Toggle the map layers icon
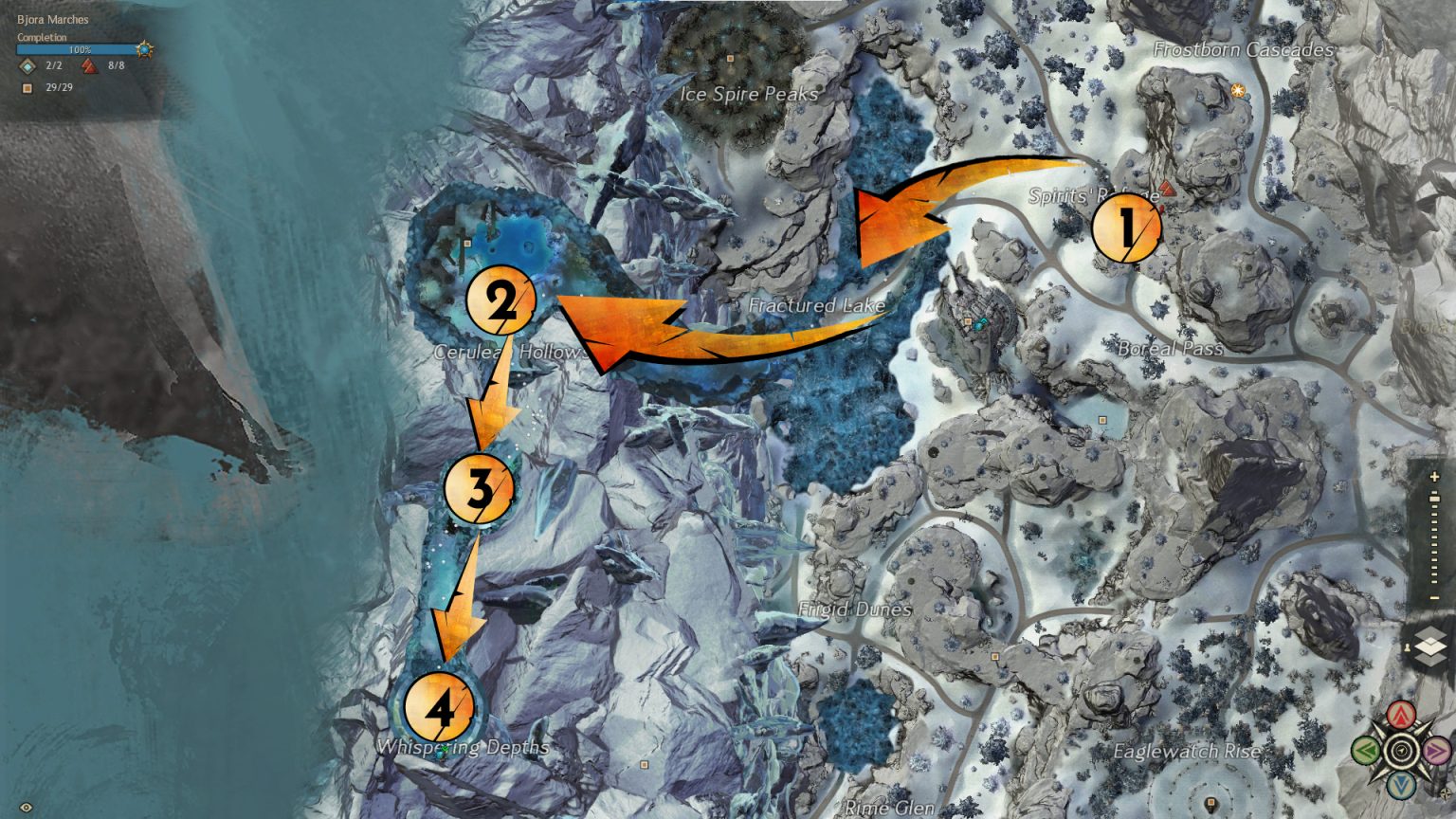 (x=1433, y=646)
